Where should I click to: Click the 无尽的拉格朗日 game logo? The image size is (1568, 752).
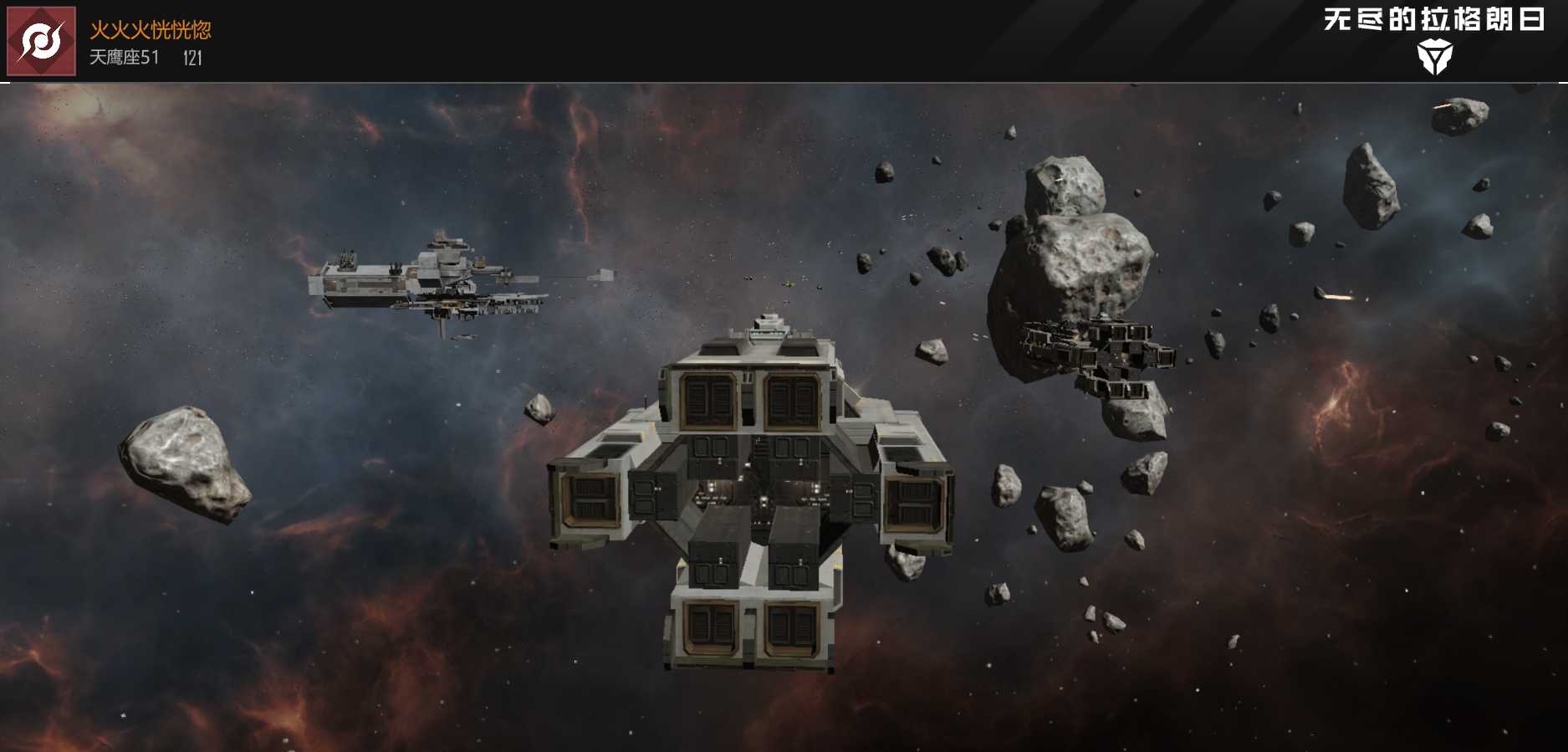point(1433,38)
